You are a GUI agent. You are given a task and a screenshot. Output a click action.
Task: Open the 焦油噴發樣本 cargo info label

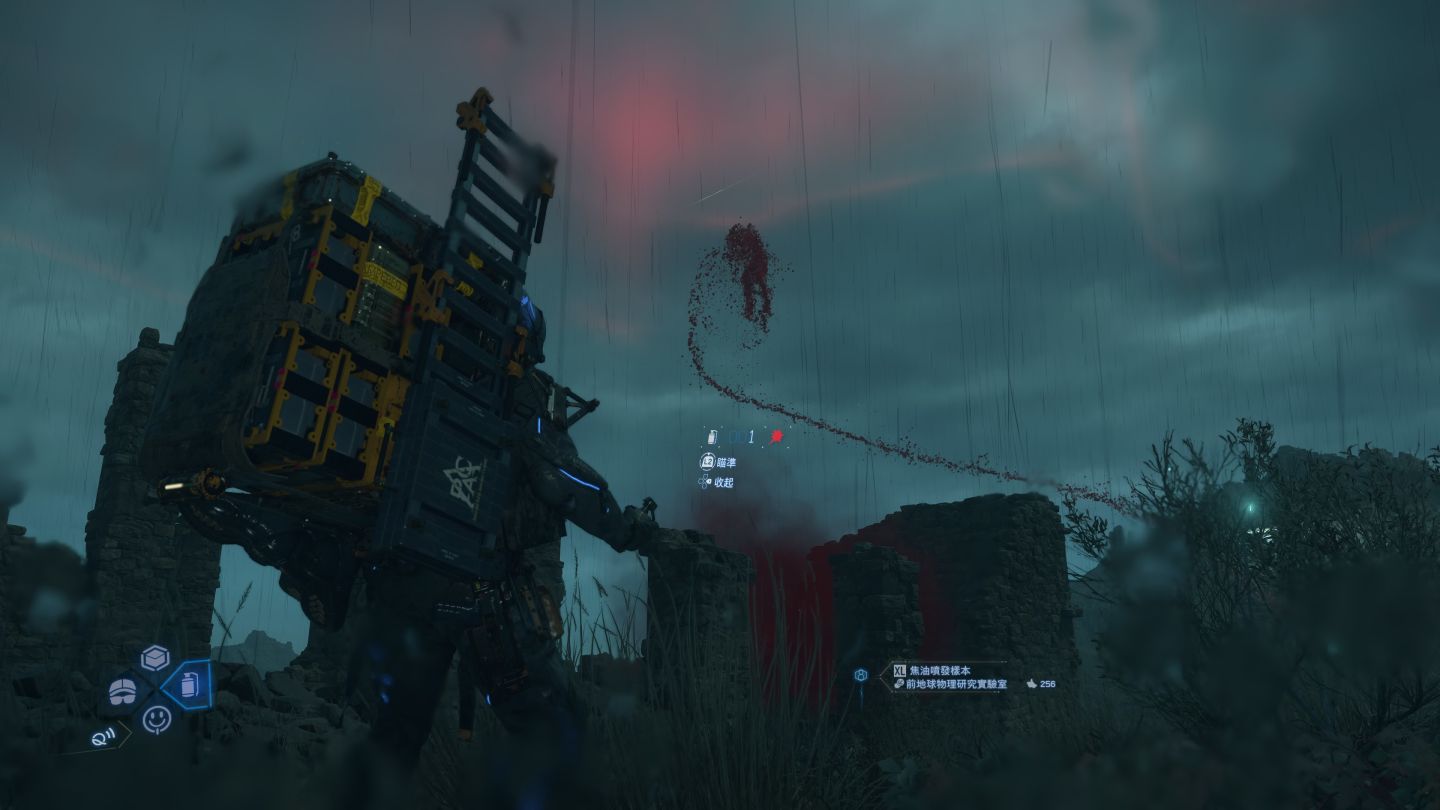pyautogui.click(x=945, y=669)
